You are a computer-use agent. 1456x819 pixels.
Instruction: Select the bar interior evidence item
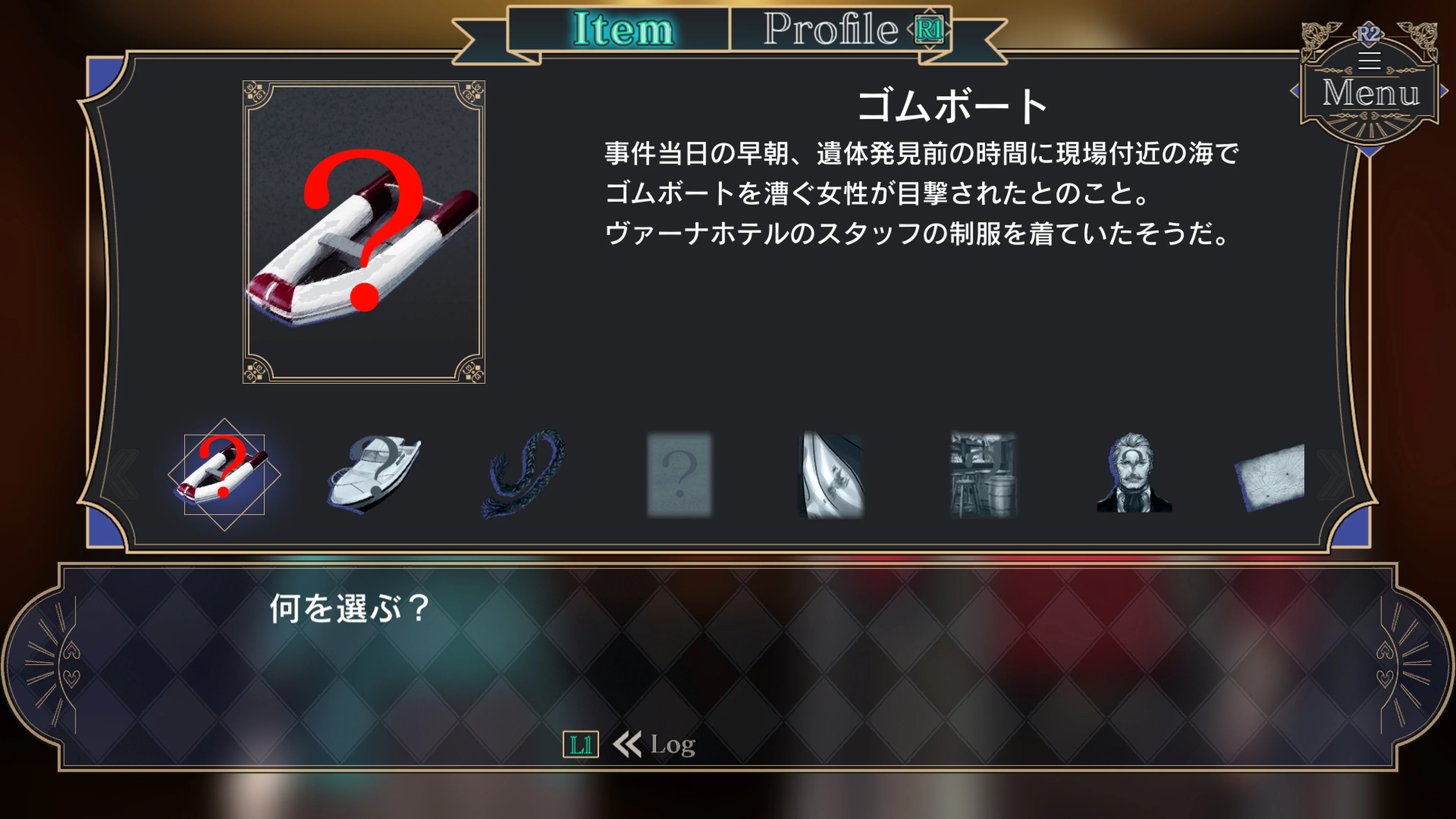click(982, 475)
